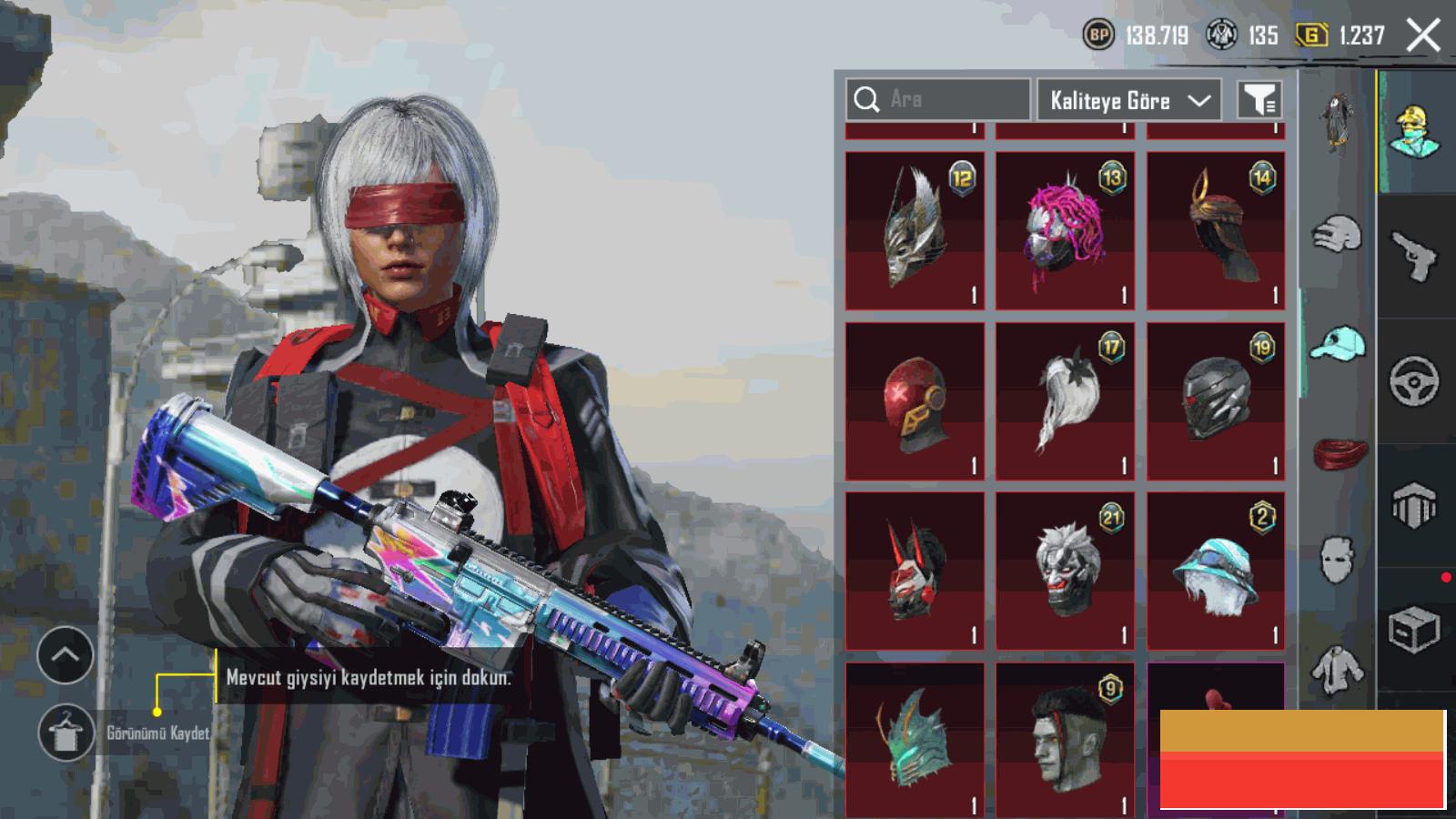Viewport: 1456px width, 819px height.
Task: Choose the pink dreadlocks mask headgear
Action: pos(1065,230)
